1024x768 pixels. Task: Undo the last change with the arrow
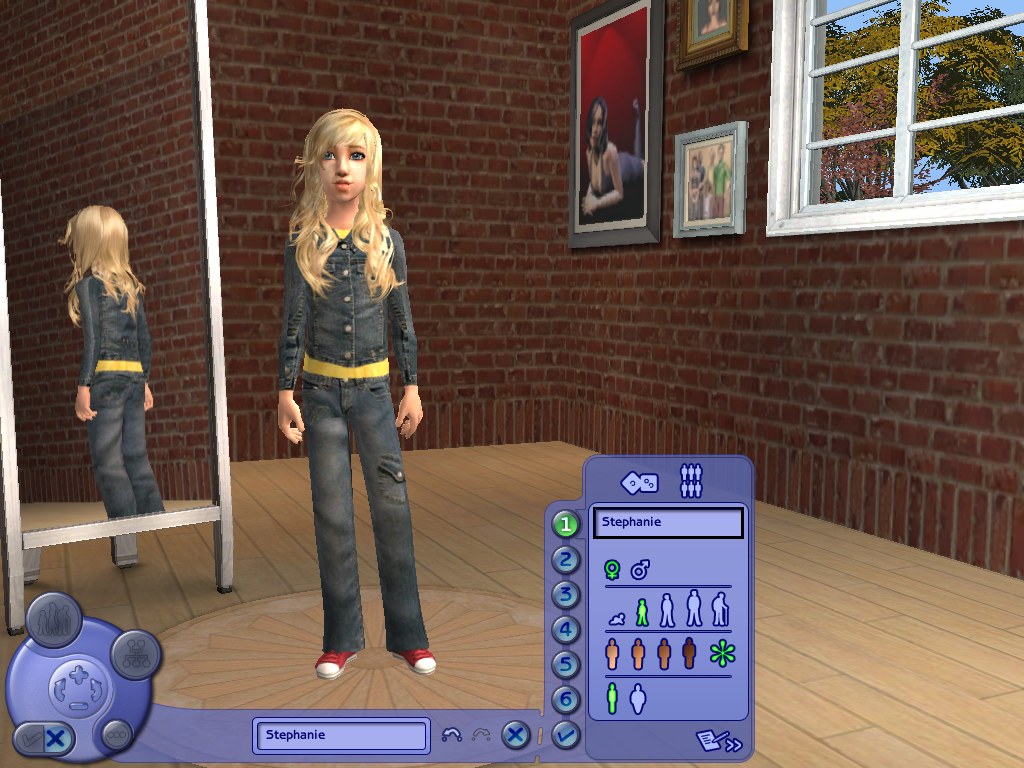[451, 735]
